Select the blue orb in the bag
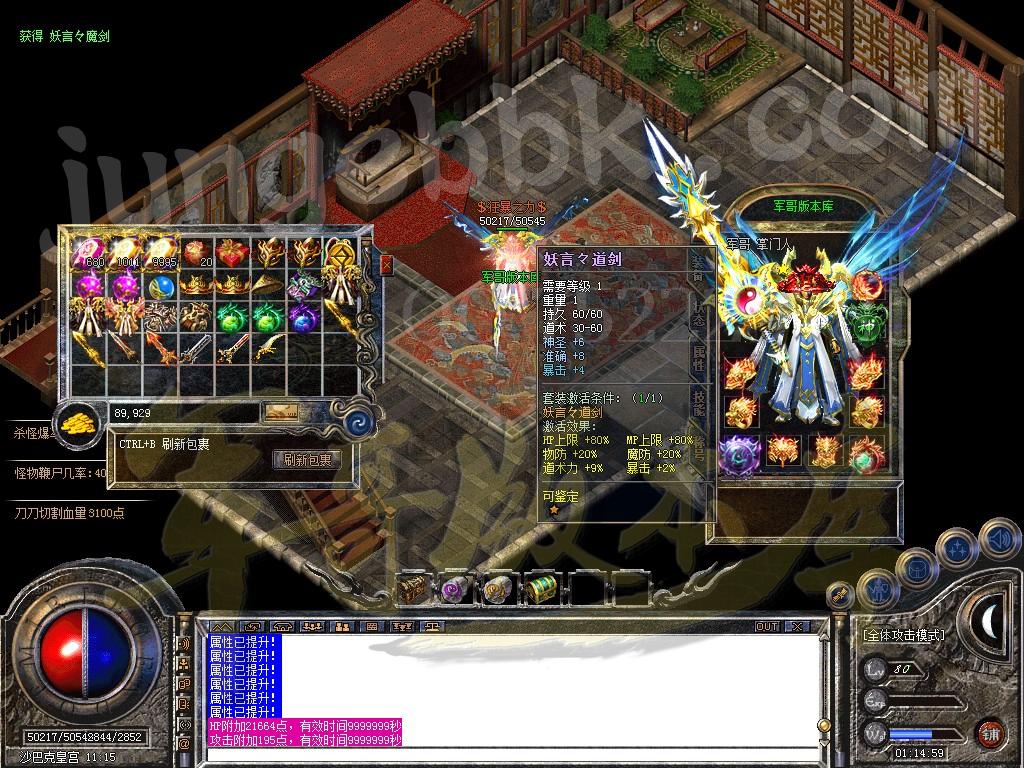 coord(159,287)
